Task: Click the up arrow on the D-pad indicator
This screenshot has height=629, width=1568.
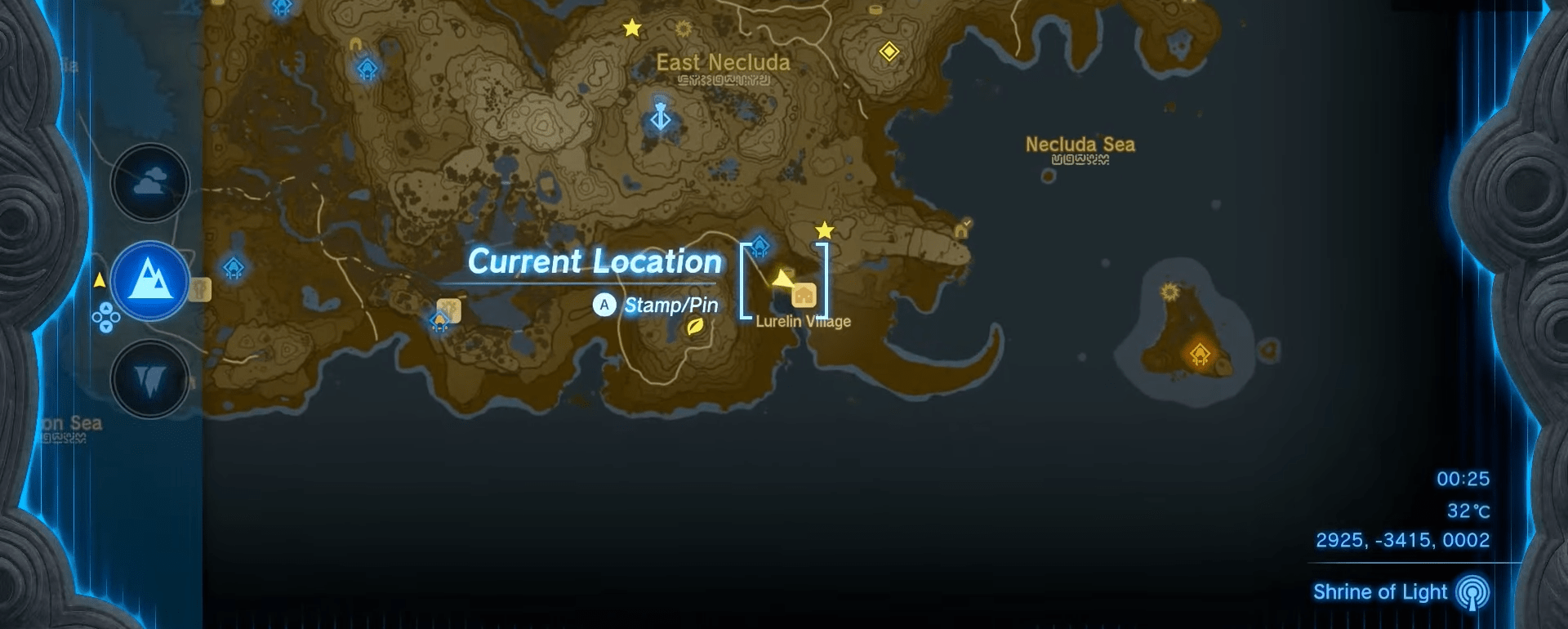Action: pos(107,310)
